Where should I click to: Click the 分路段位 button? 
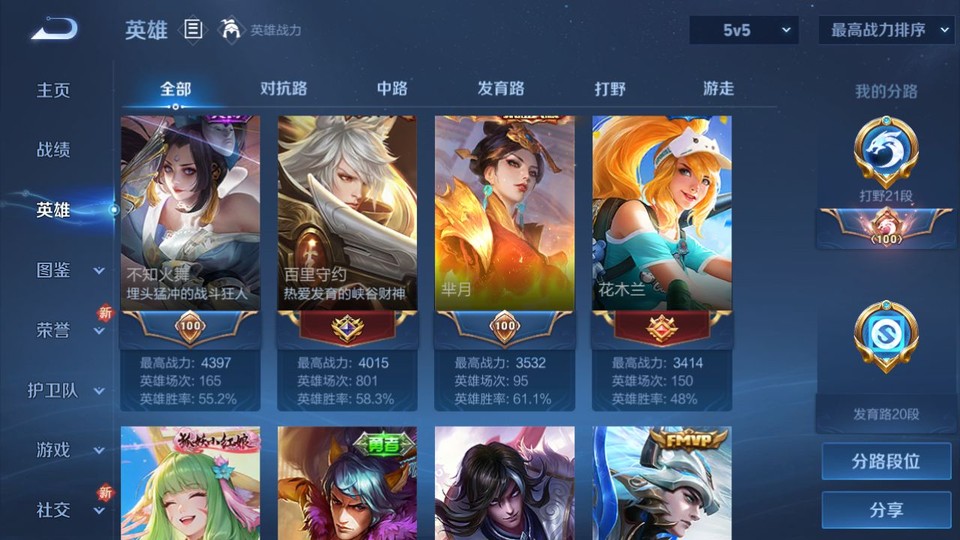pyautogui.click(x=886, y=462)
